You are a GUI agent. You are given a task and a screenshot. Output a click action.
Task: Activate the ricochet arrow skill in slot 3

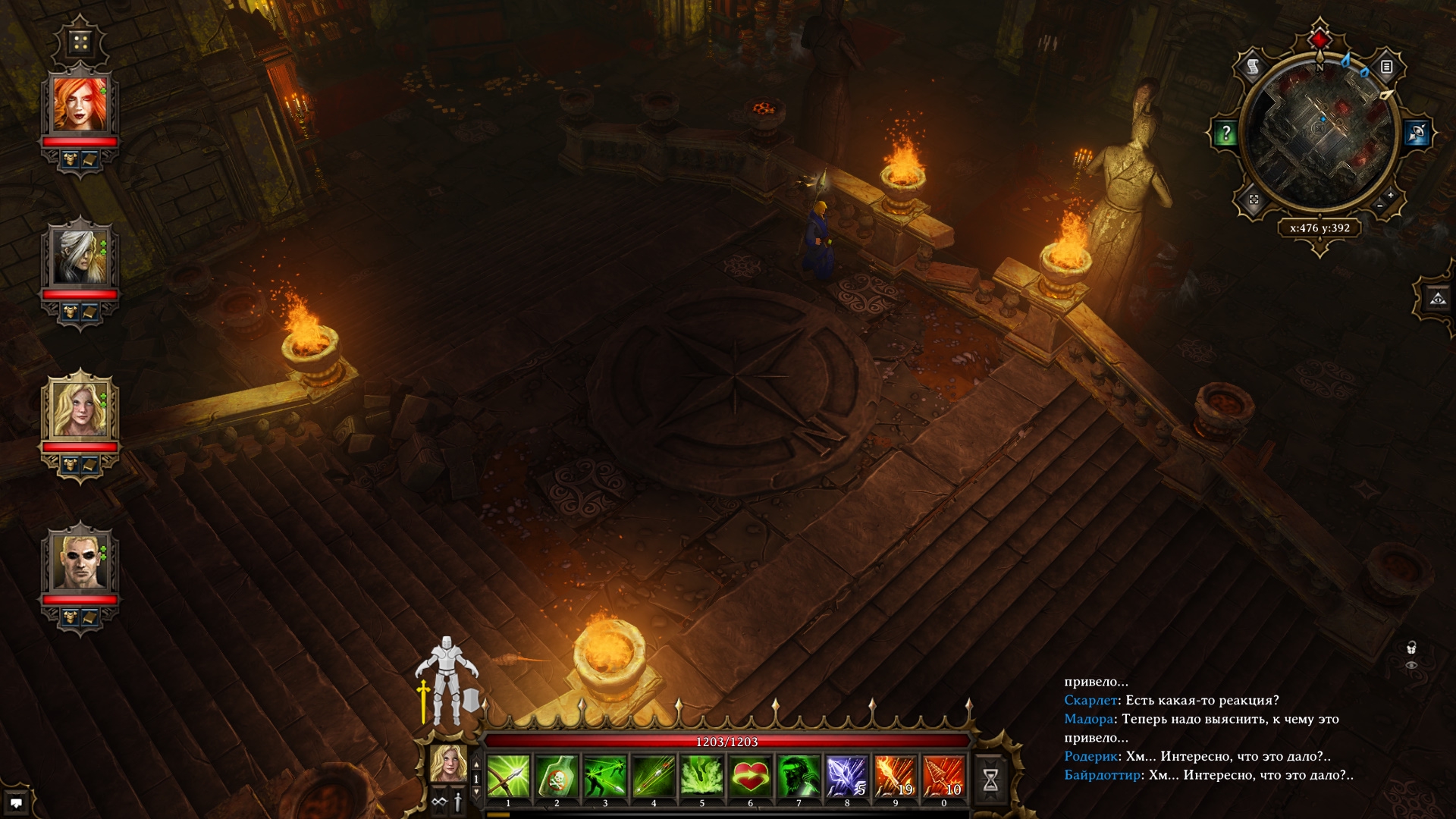(605, 777)
